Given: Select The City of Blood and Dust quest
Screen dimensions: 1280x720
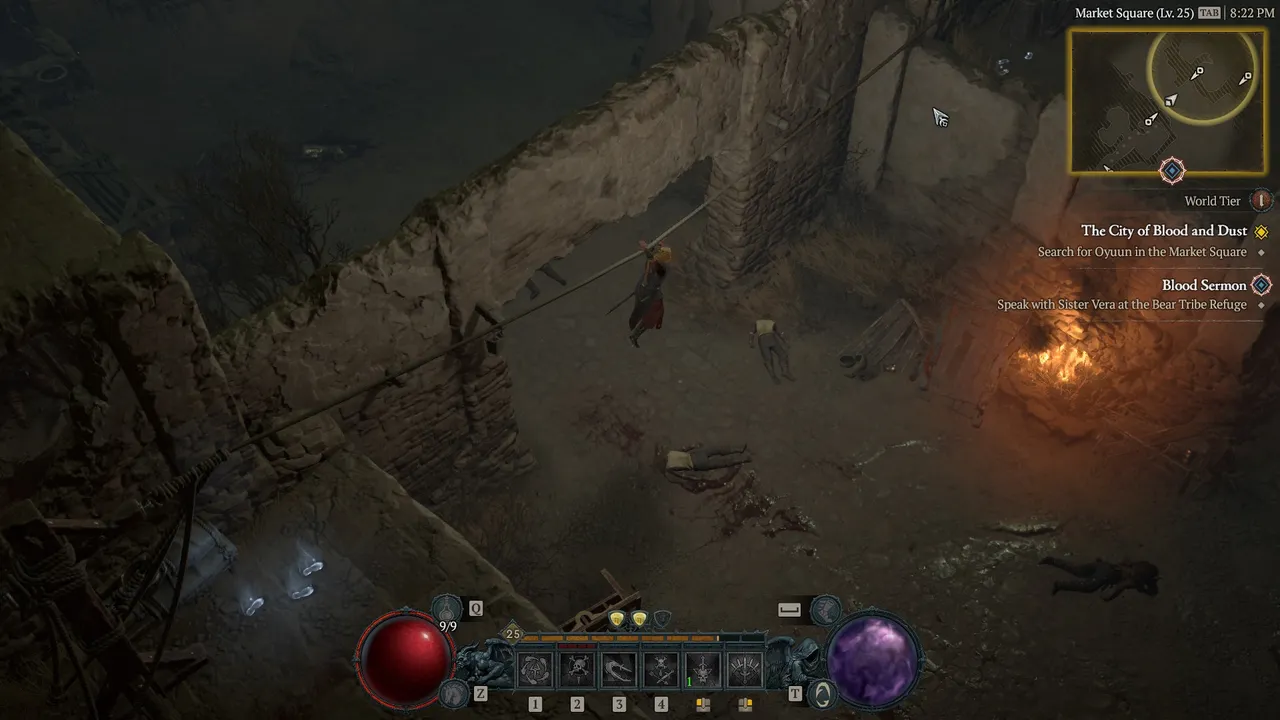Looking at the screenshot, I should [x=1164, y=231].
